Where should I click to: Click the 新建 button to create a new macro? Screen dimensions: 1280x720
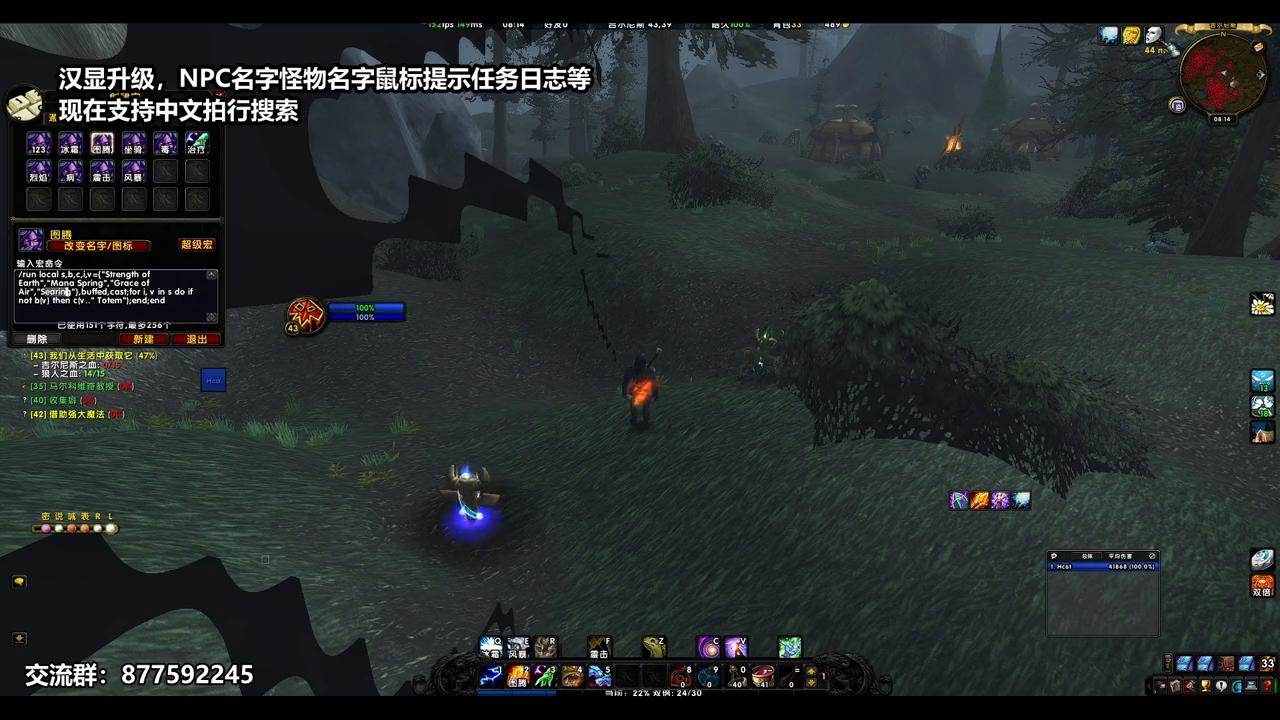click(144, 340)
